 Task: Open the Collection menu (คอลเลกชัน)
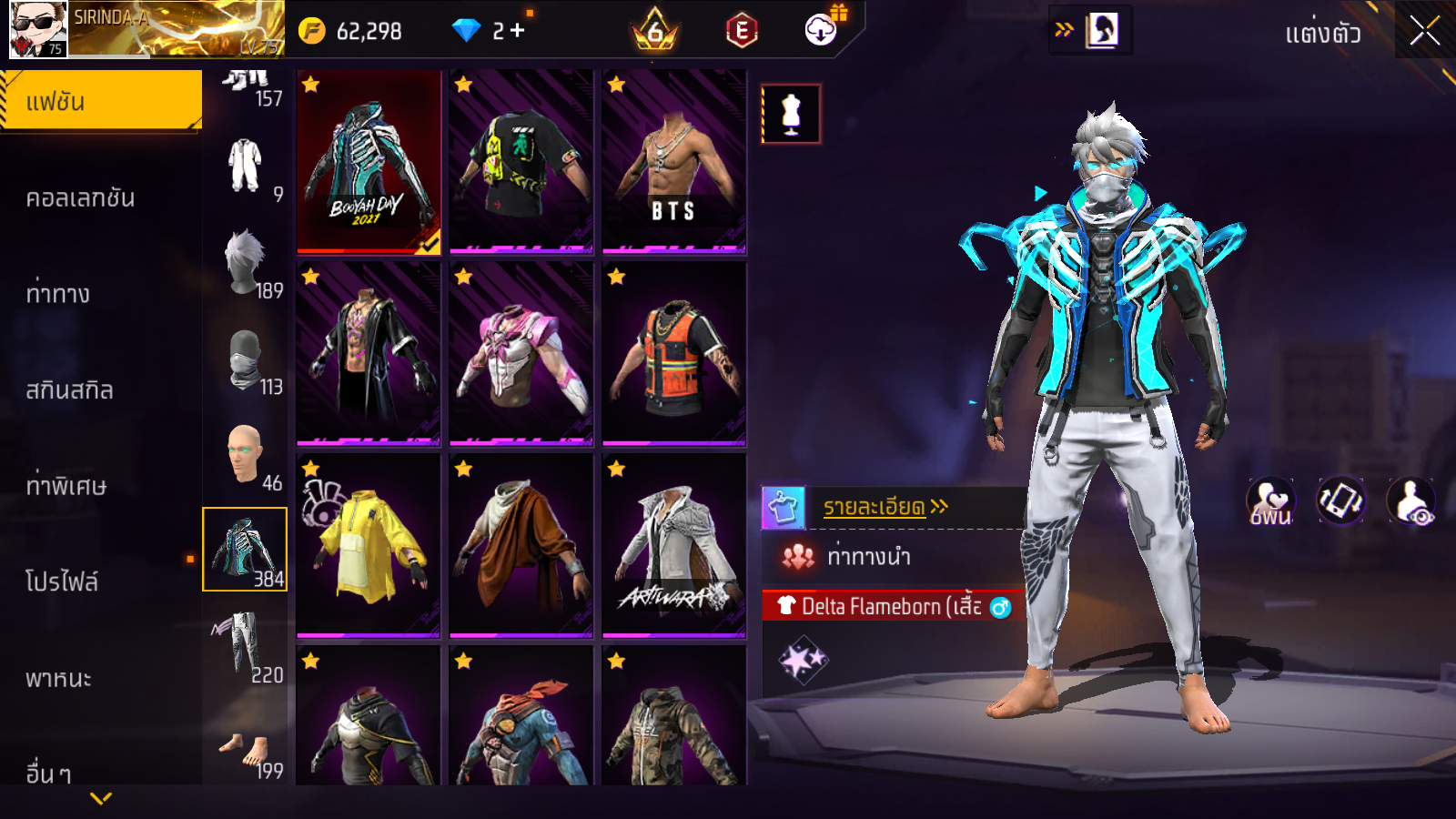[x=81, y=198]
